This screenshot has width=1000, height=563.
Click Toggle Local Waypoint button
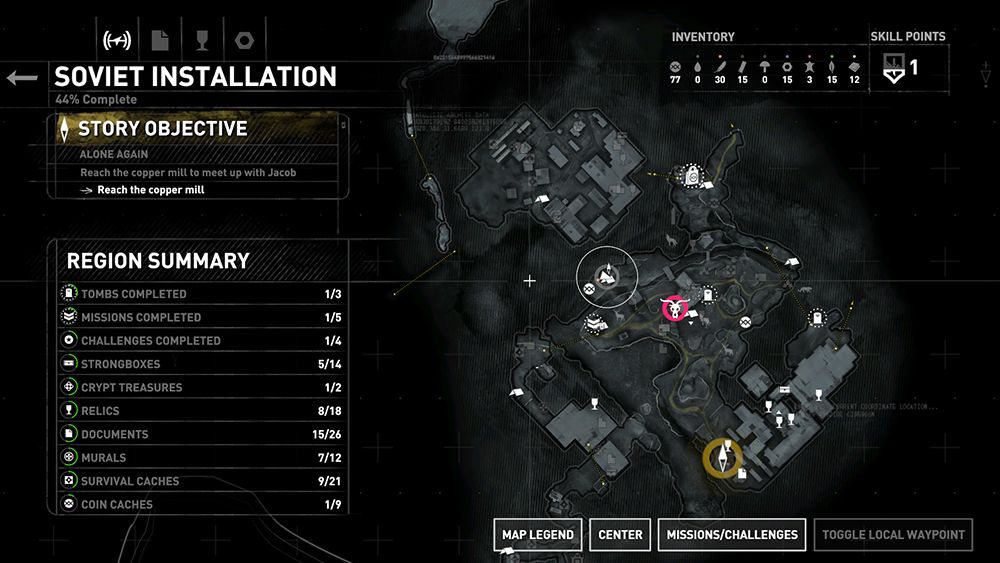pos(893,535)
